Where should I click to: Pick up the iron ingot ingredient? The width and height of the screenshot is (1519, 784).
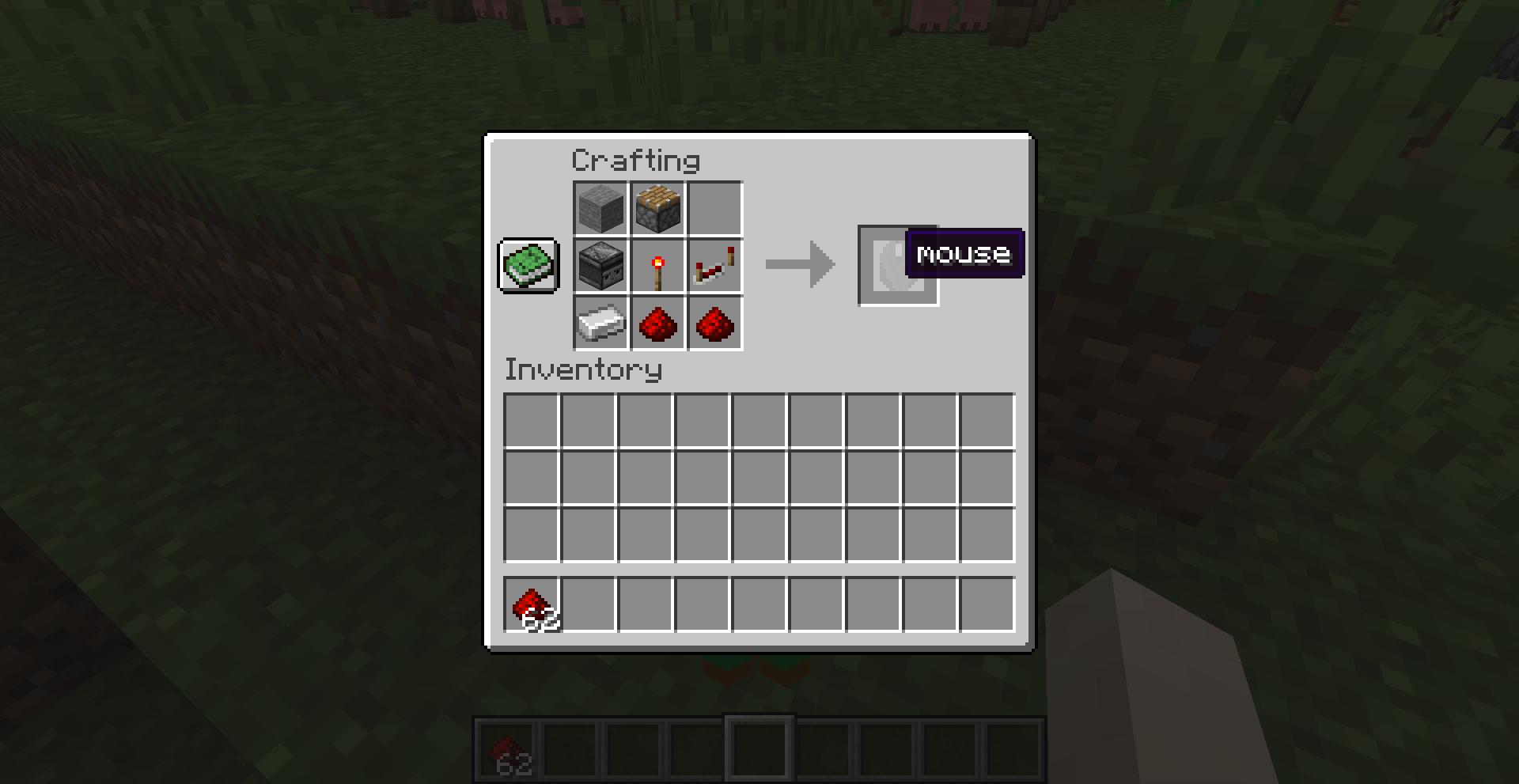(600, 324)
